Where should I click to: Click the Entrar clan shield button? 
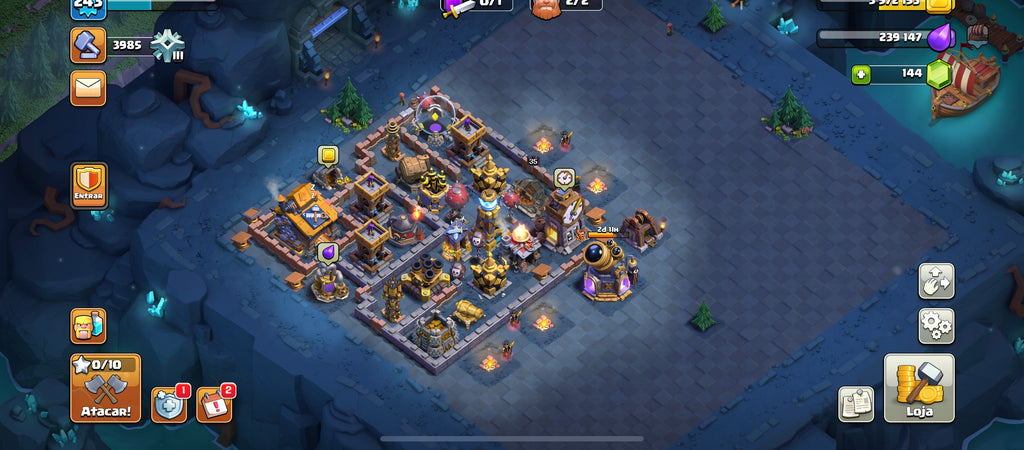[x=89, y=185]
